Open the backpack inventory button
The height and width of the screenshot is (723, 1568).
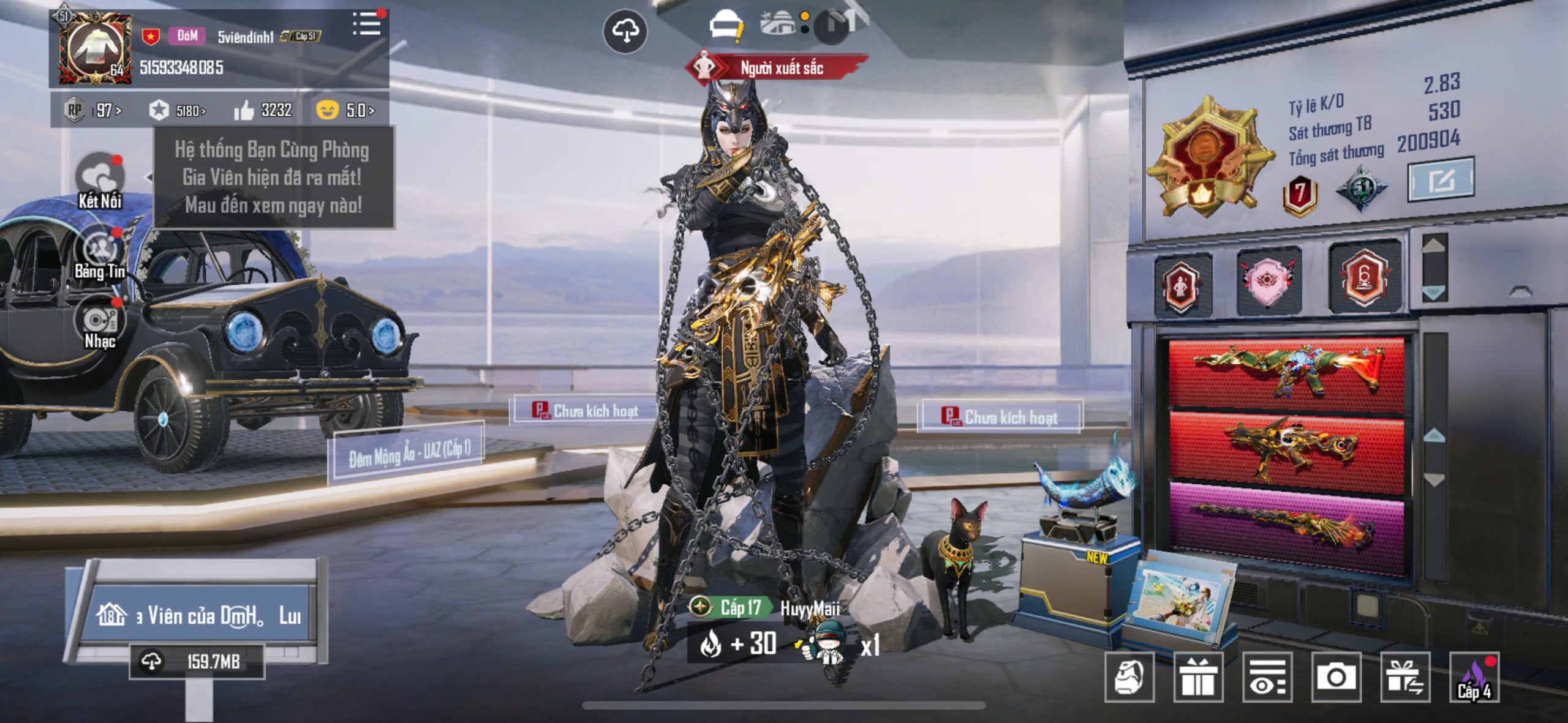point(1129,677)
